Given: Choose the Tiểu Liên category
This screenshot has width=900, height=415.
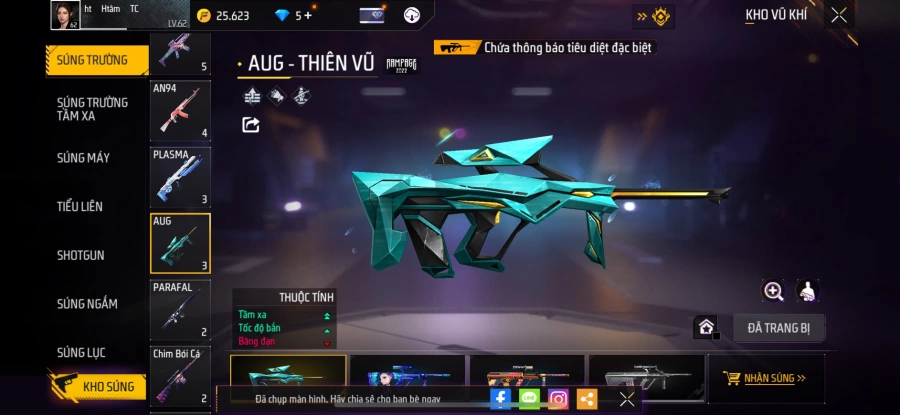Looking at the screenshot, I should [x=80, y=206].
